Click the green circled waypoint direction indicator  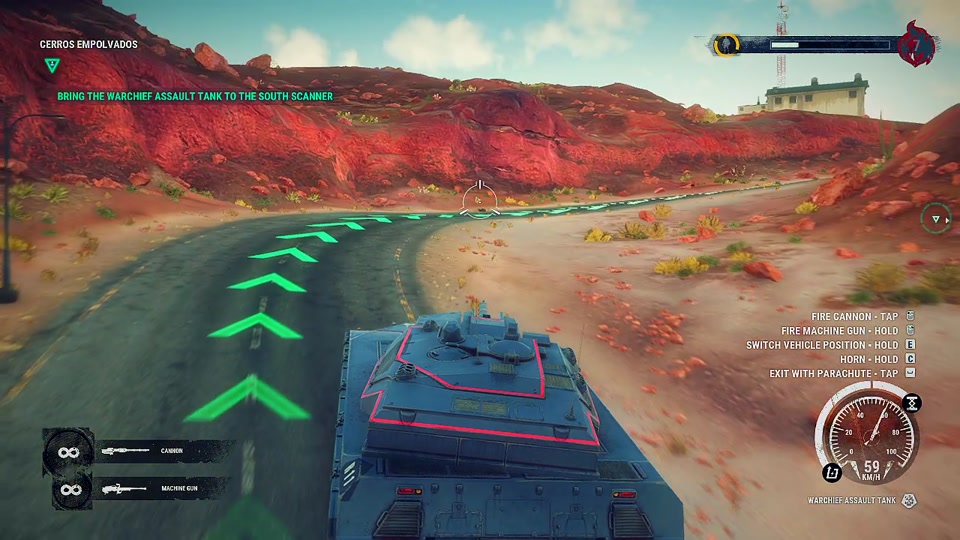coord(936,219)
